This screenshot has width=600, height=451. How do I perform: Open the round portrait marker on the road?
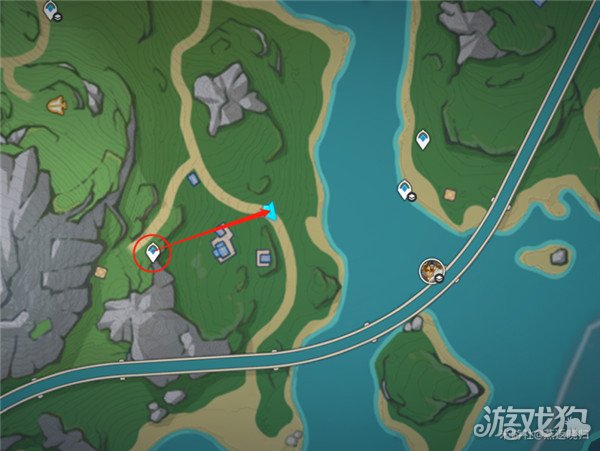click(432, 268)
